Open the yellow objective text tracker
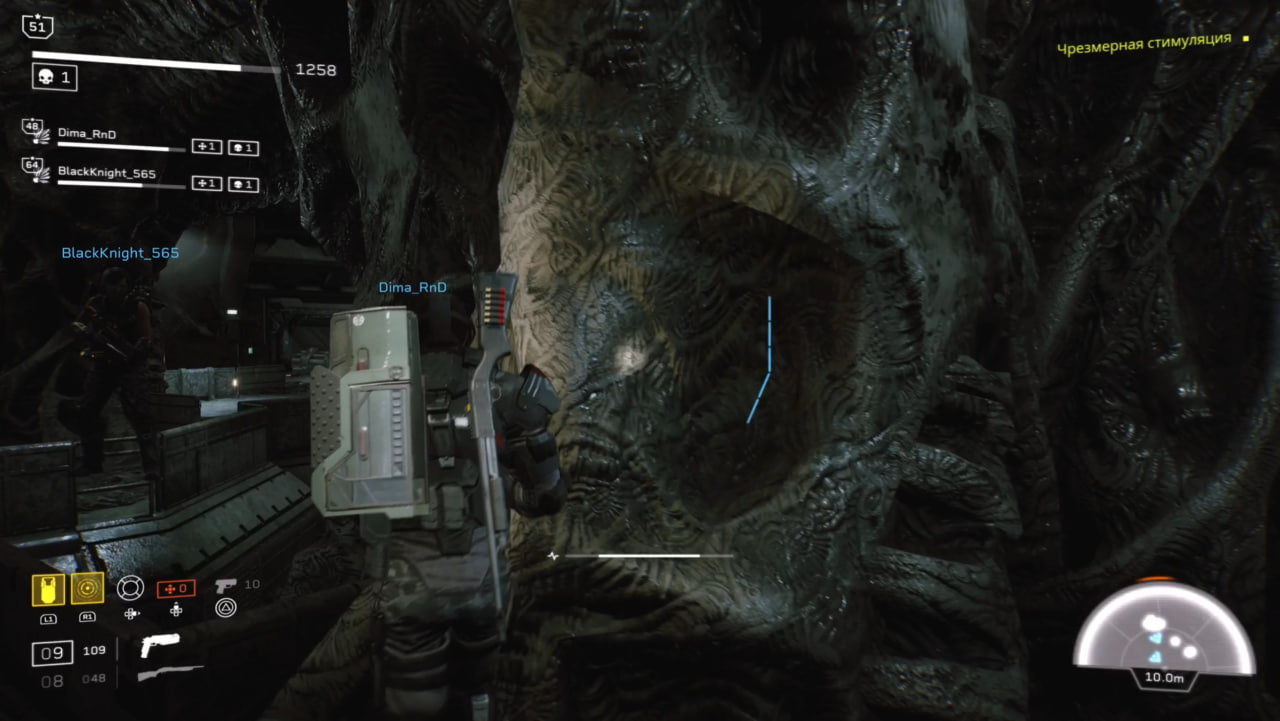This screenshot has height=721, width=1280. [1144, 42]
